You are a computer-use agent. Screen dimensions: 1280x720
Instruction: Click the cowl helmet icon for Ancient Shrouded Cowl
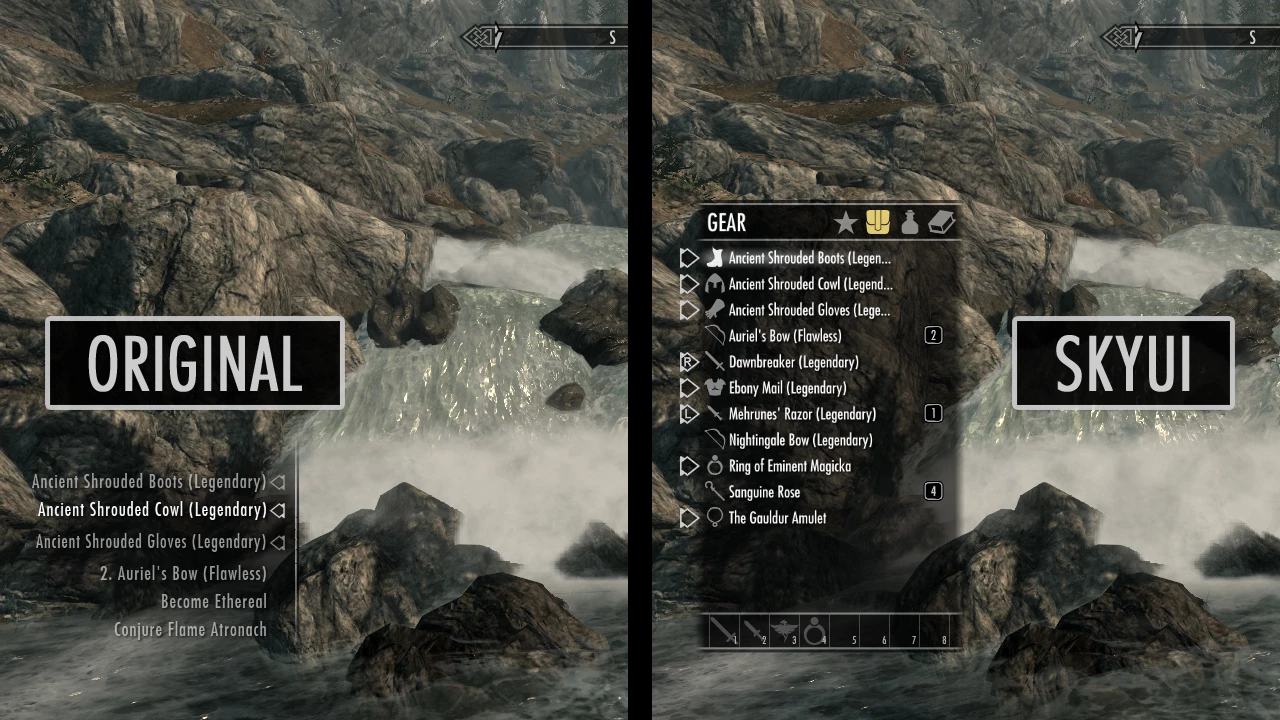point(714,283)
